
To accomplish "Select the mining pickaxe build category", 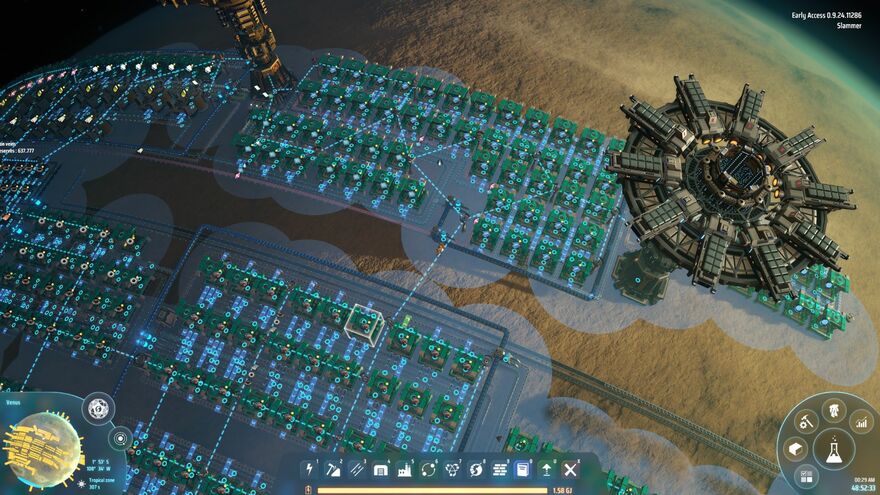I will [333, 469].
